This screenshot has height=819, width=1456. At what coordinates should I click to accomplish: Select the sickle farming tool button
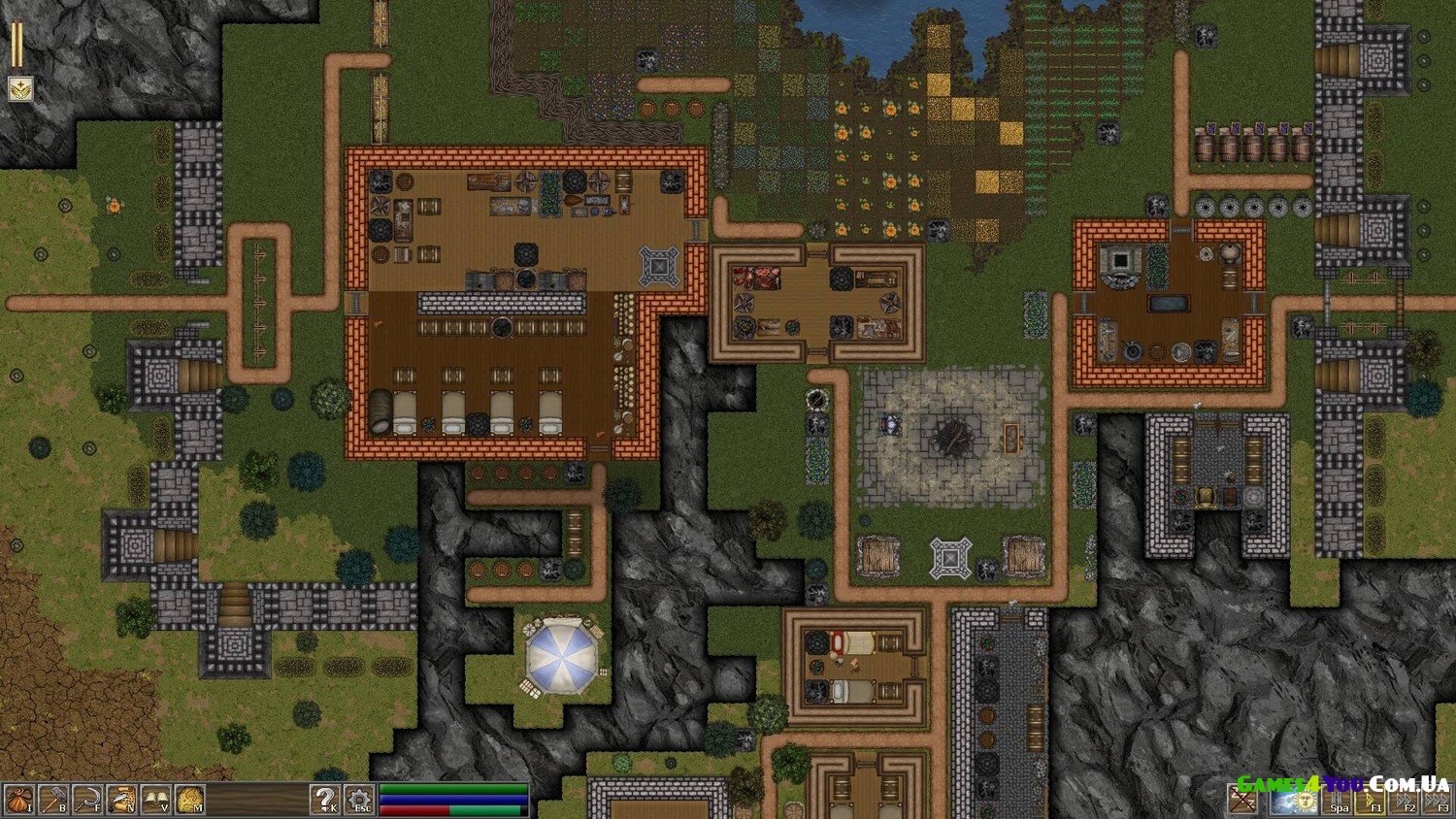[x=87, y=800]
